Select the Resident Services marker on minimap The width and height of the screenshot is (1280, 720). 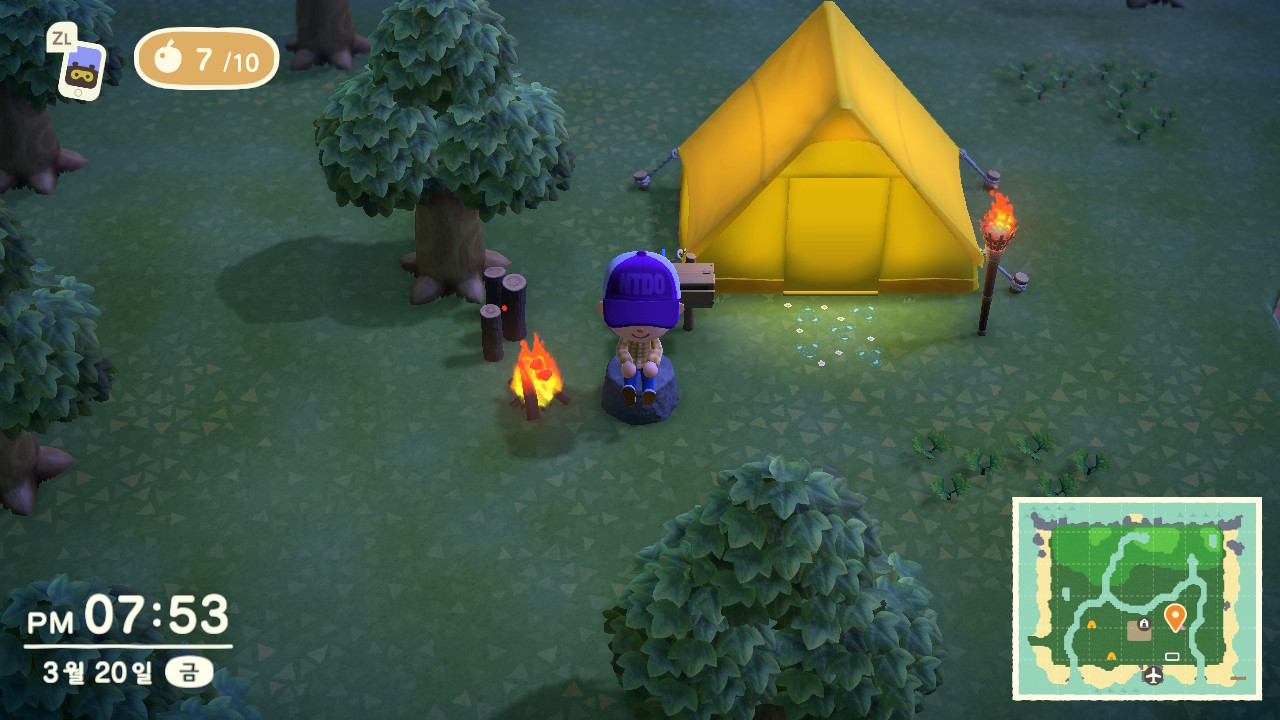[x=1139, y=629]
